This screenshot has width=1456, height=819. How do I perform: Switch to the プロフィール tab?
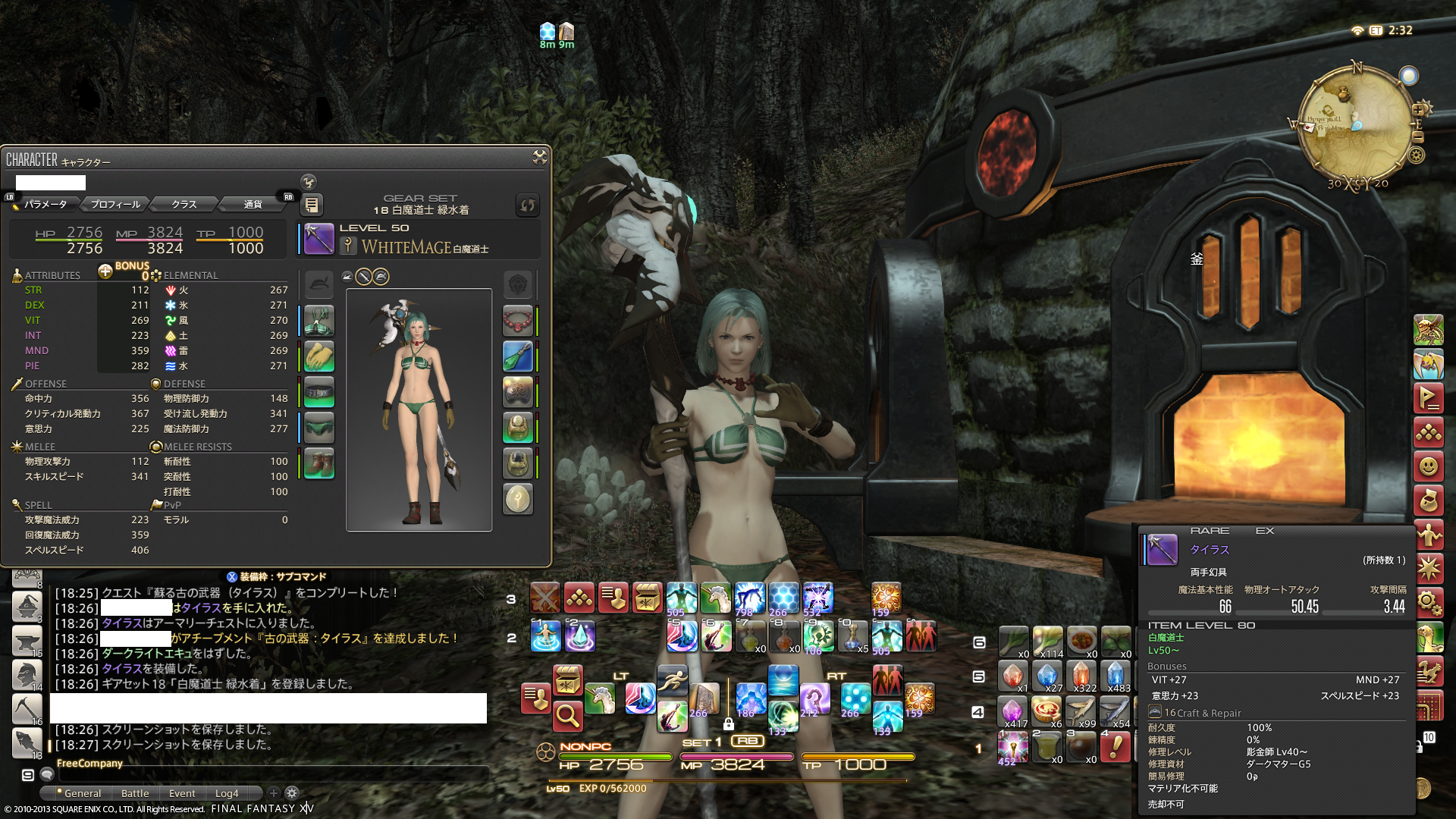click(115, 204)
